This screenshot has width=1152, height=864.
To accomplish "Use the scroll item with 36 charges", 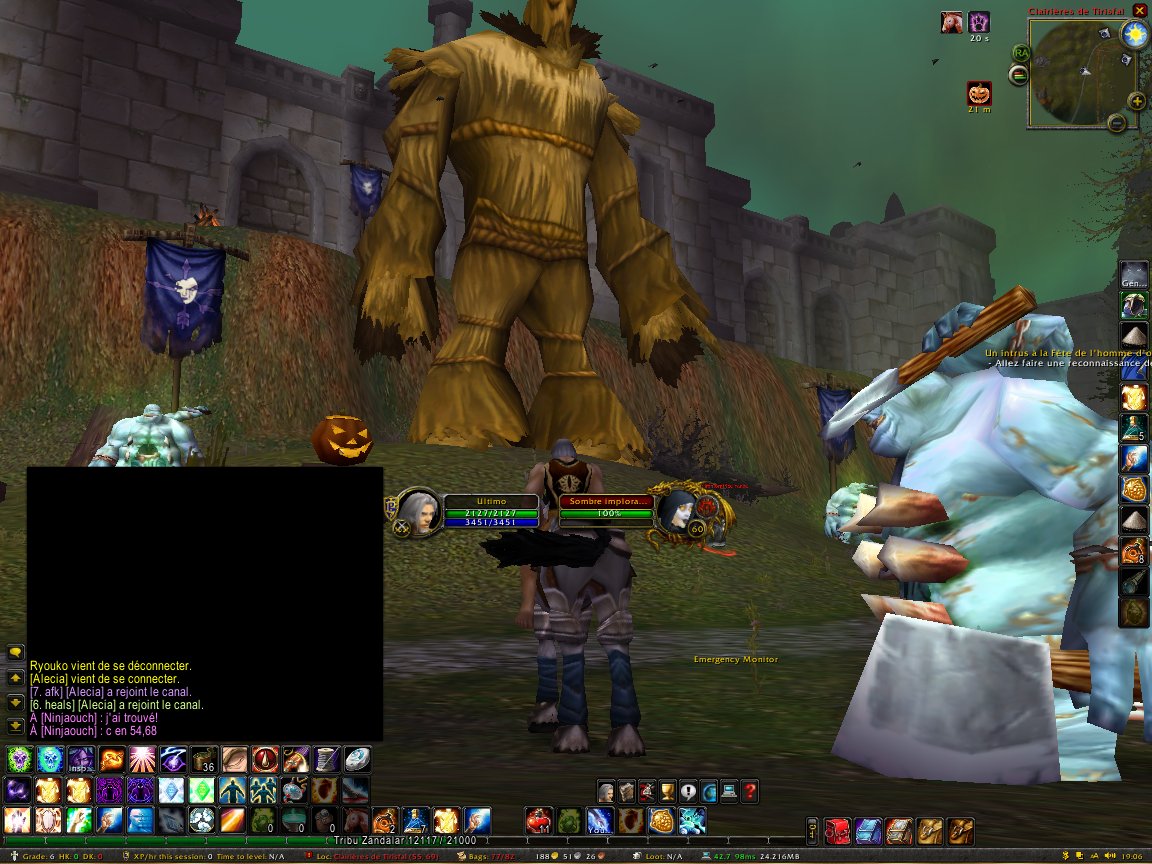I will (205, 759).
